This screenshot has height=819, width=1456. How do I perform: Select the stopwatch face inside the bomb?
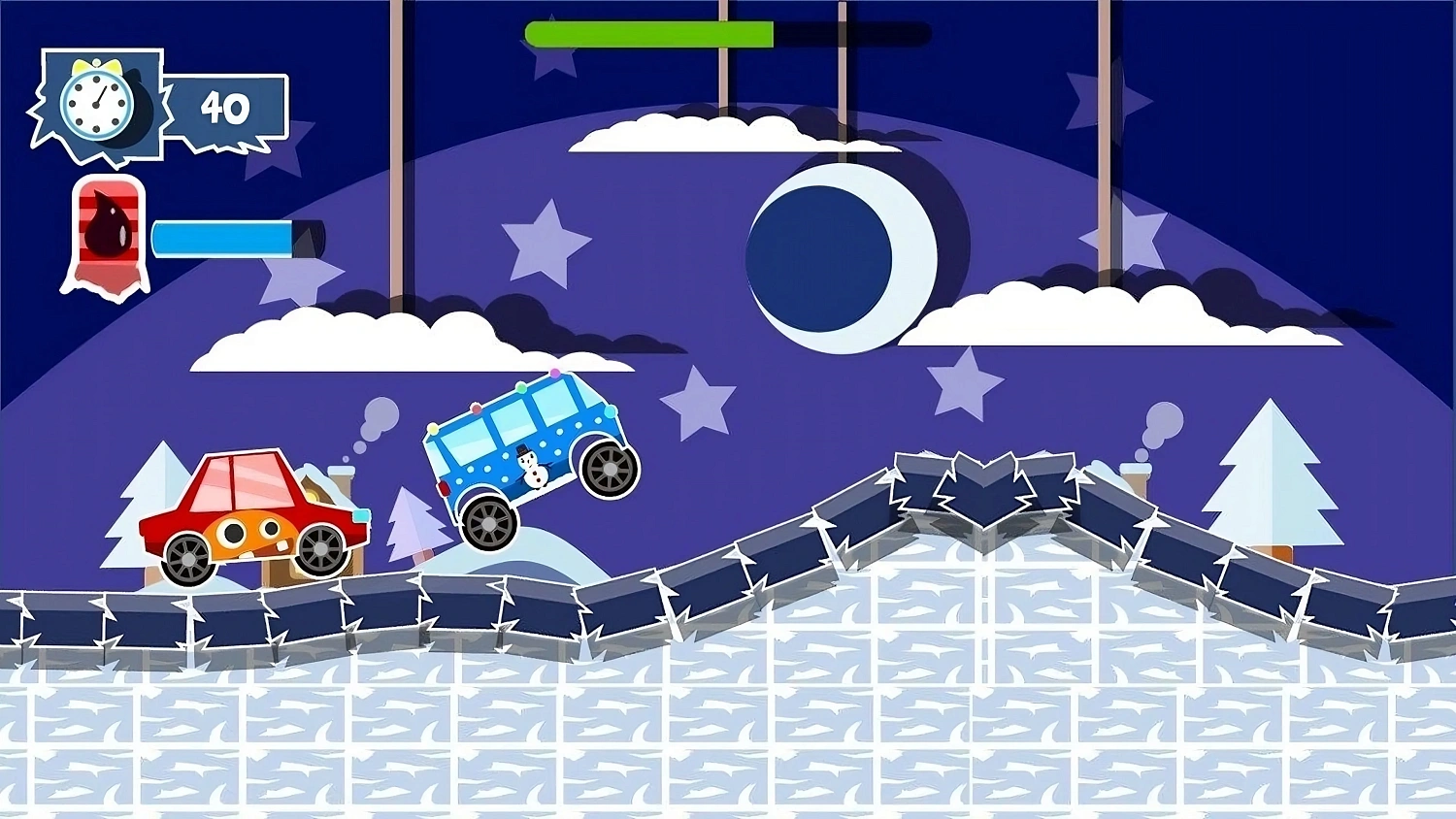pyautogui.click(x=96, y=103)
